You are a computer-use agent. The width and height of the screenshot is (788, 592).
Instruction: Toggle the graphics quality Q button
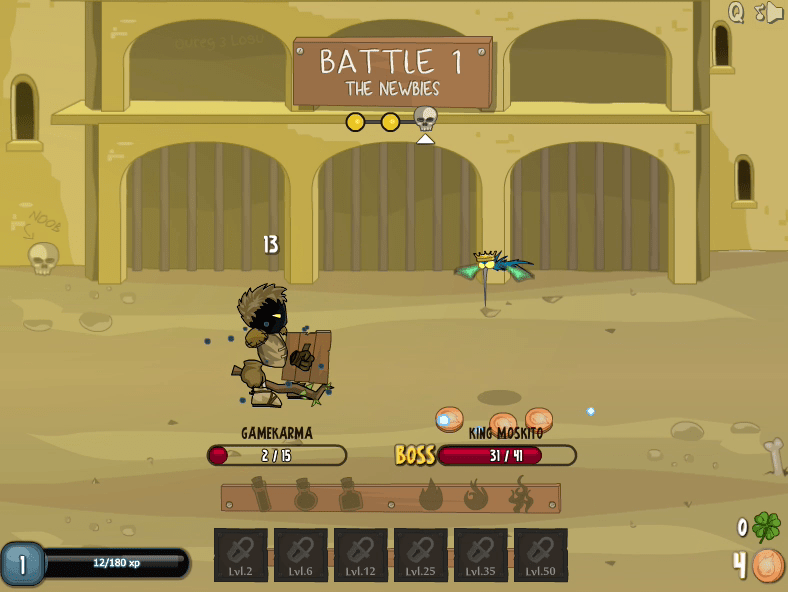click(x=736, y=12)
